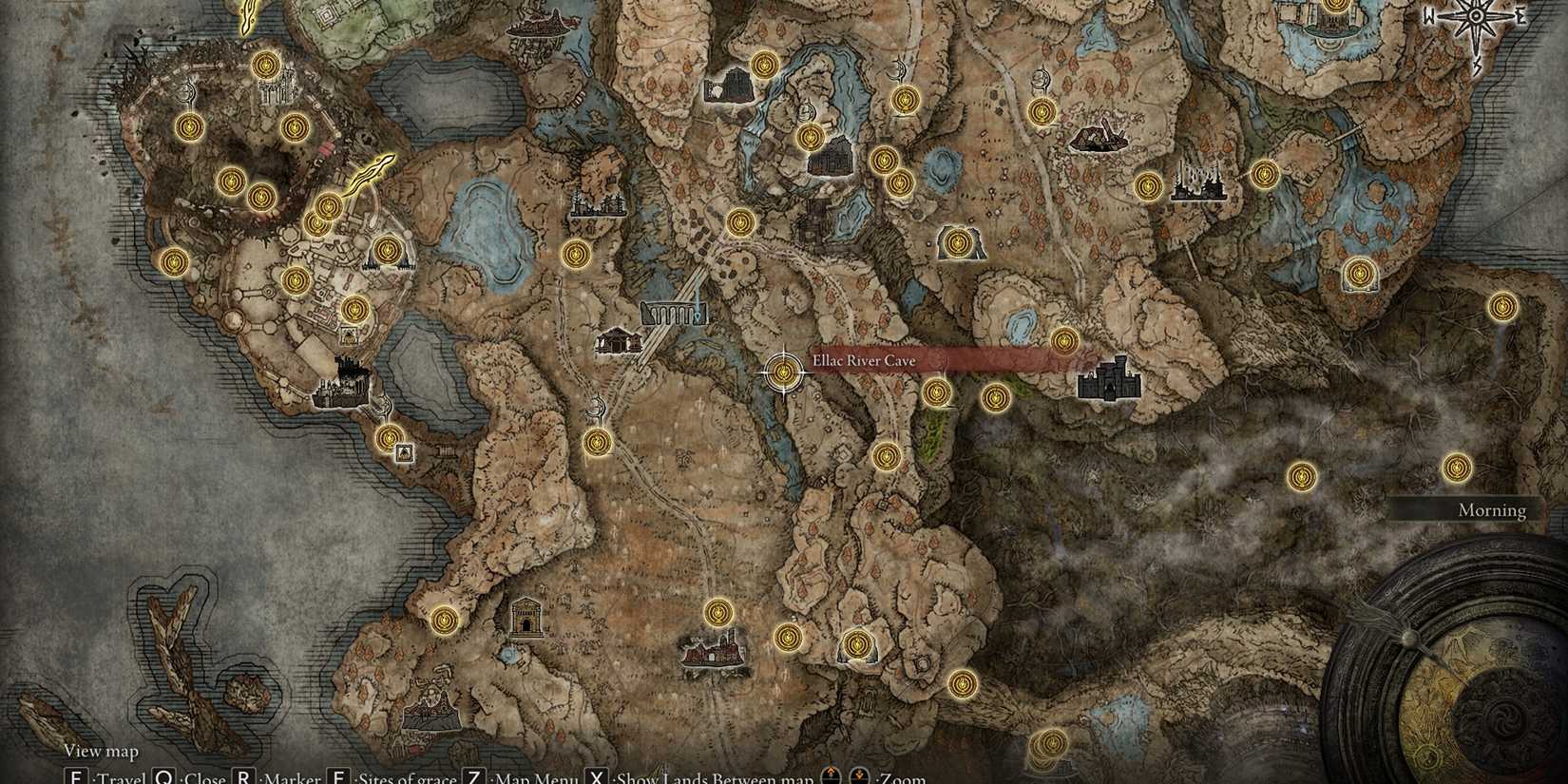The image size is (1568, 784).
Task: Select the castle icon east of Ellac River Cave
Action: 1107,380
